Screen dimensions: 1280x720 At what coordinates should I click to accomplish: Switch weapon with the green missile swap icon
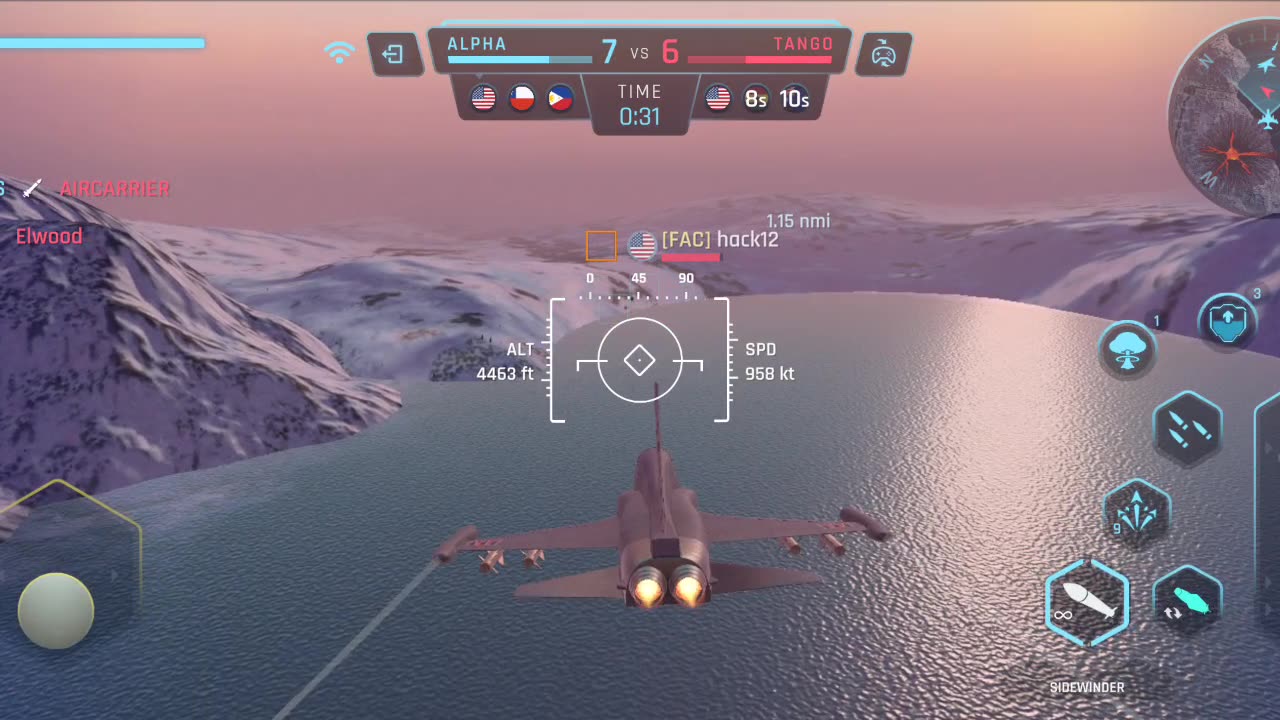(1188, 602)
